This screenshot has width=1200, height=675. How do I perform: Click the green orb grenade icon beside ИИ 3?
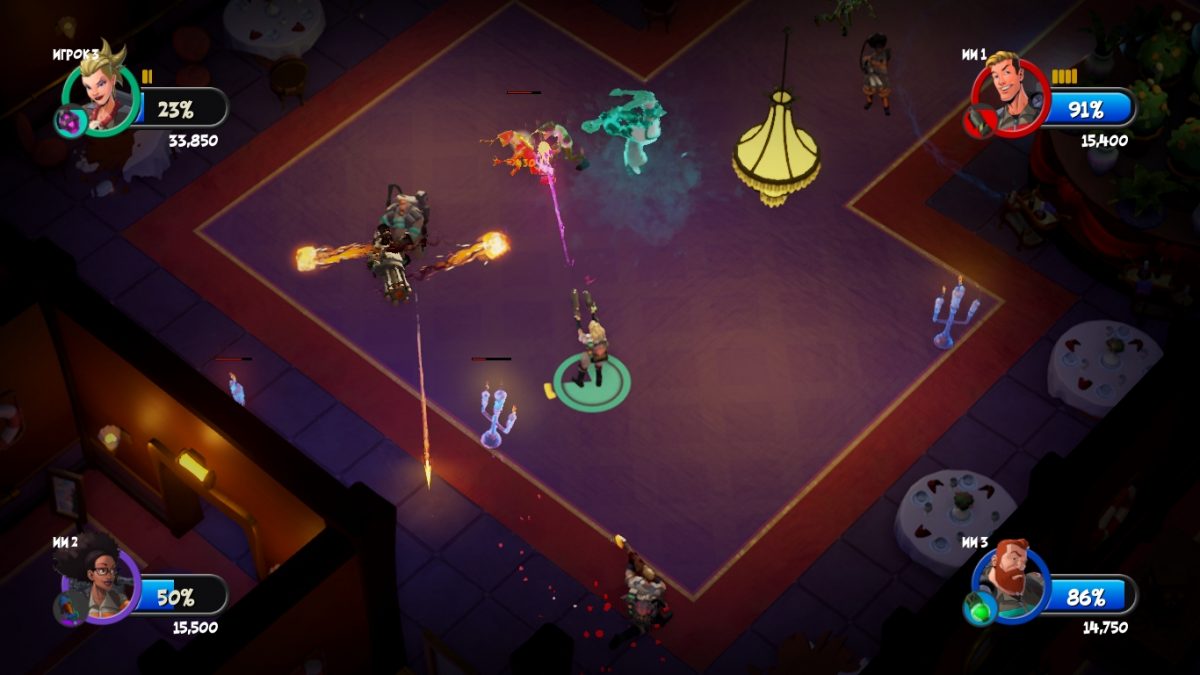(977, 609)
